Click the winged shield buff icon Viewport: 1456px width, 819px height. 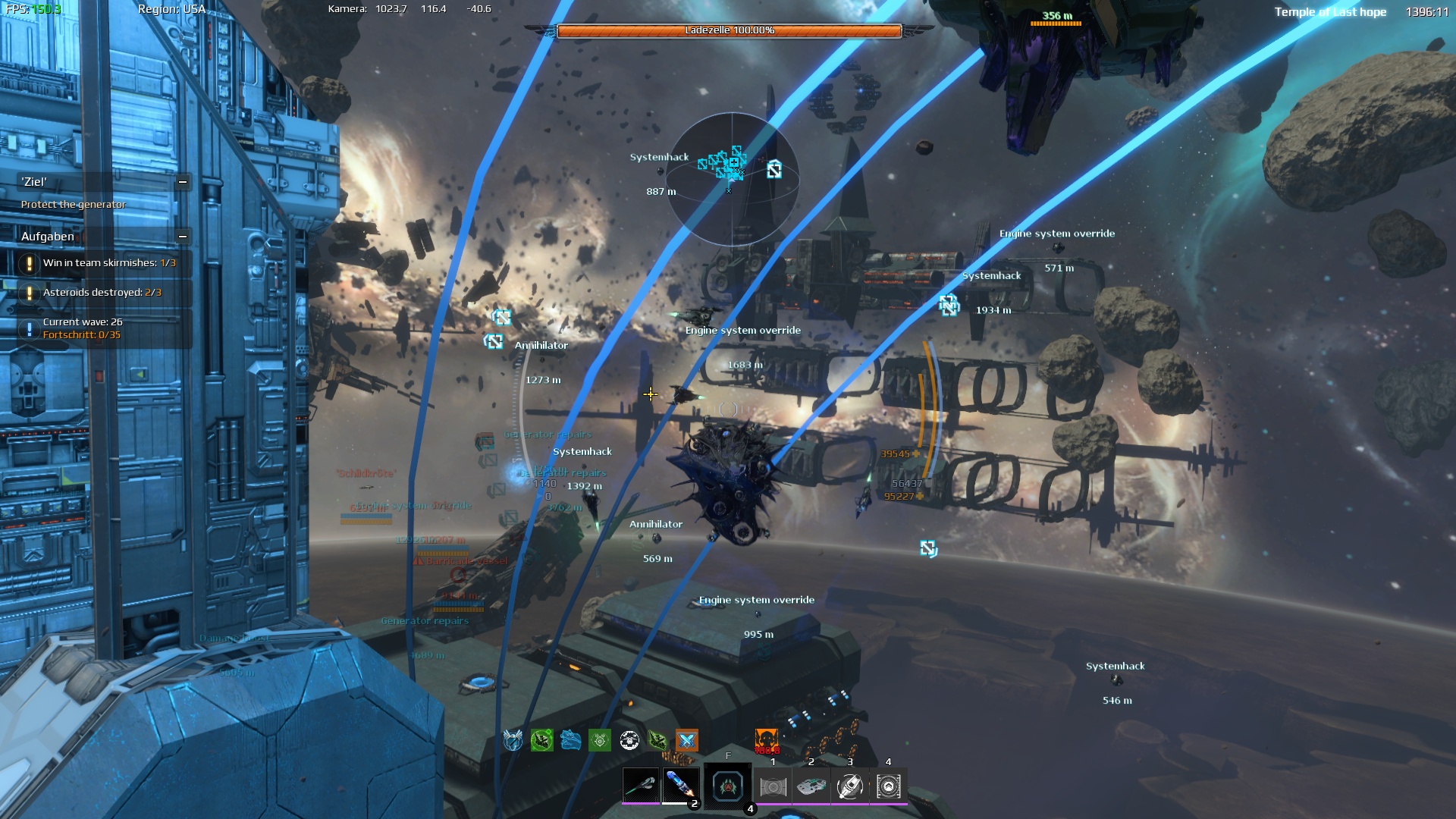coord(513,740)
